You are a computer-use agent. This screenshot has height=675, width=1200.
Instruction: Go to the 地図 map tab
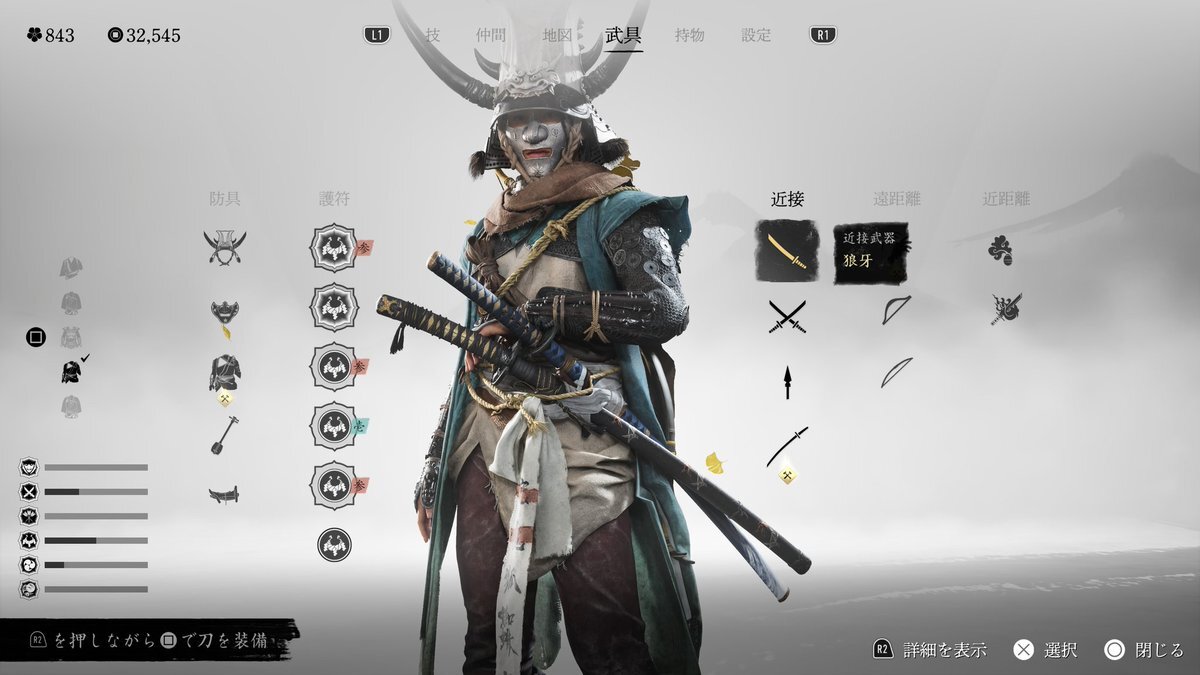[x=557, y=35]
